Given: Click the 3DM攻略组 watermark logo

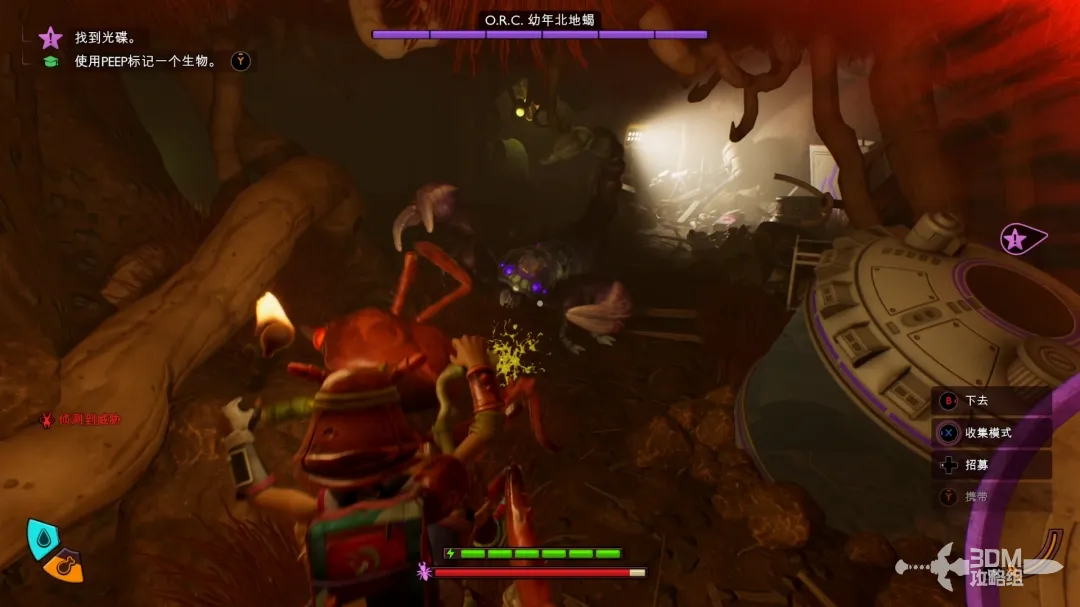Looking at the screenshot, I should click(994, 566).
